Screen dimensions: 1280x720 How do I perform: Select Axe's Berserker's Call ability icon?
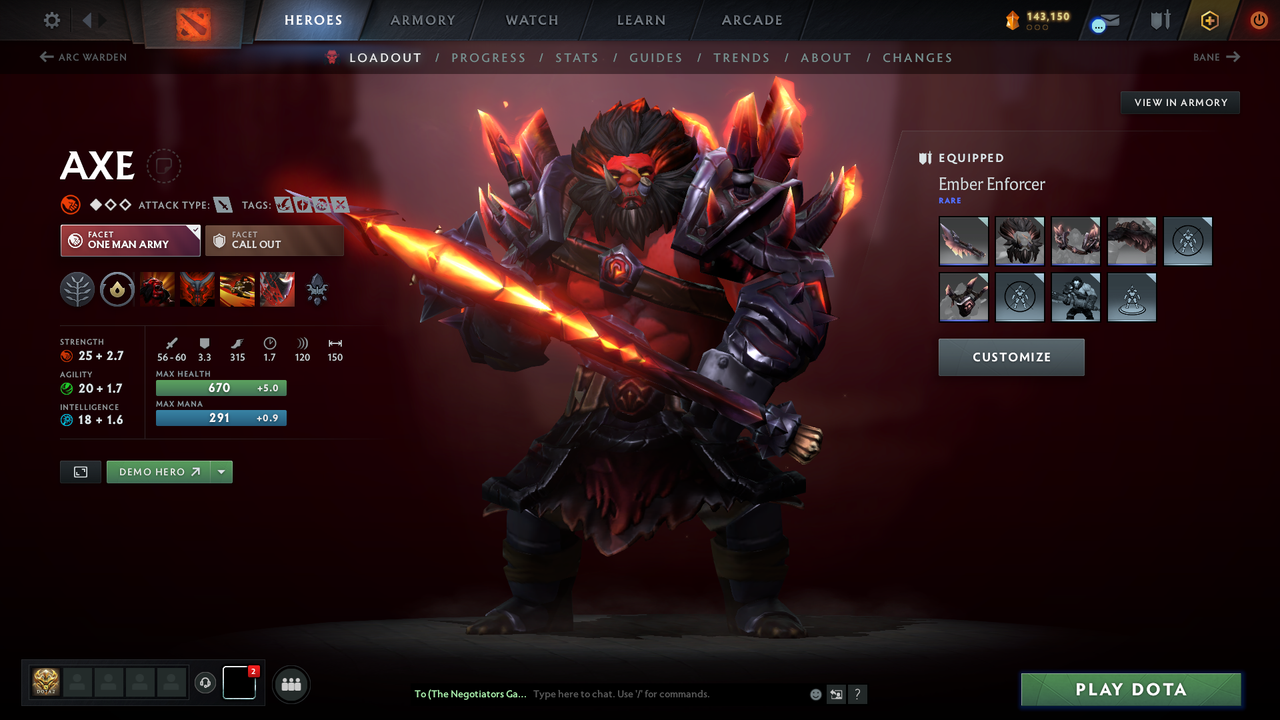coord(157,289)
